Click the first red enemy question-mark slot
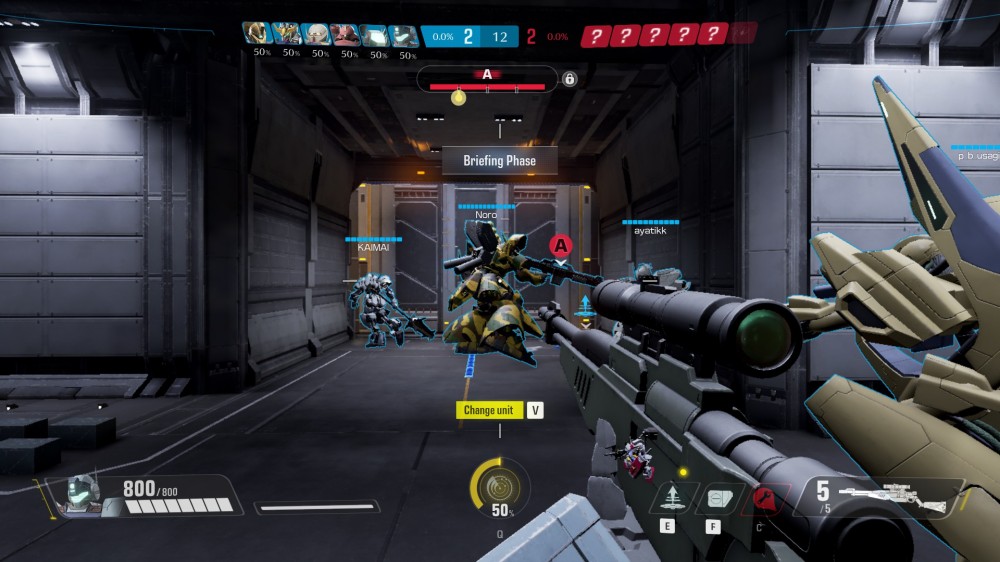 [597, 36]
